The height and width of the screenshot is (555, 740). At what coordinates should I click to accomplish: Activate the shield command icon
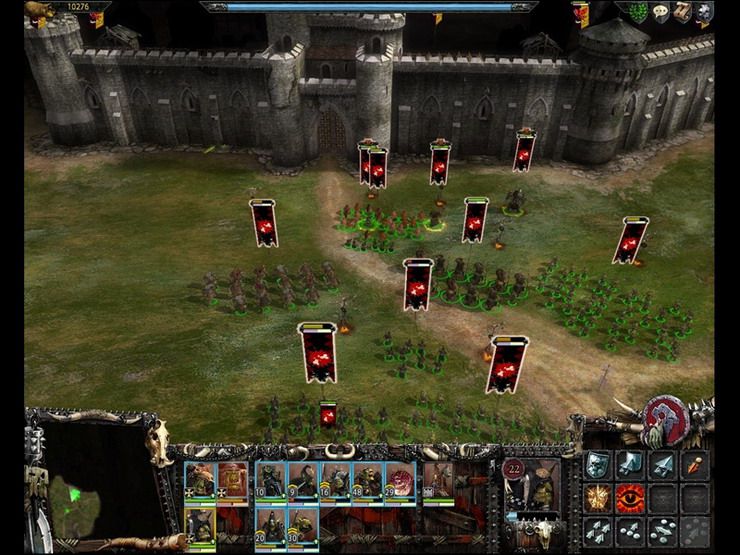pyautogui.click(x=597, y=464)
